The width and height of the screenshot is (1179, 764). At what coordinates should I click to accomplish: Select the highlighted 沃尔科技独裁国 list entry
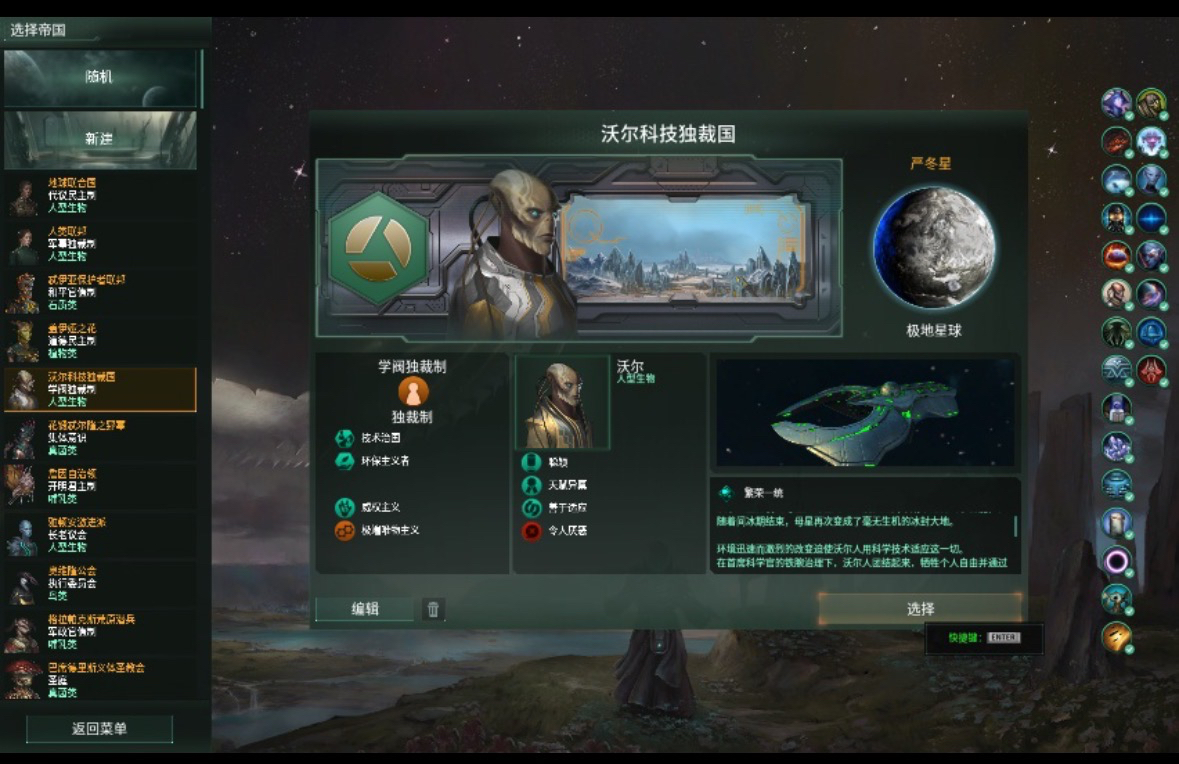click(100, 390)
